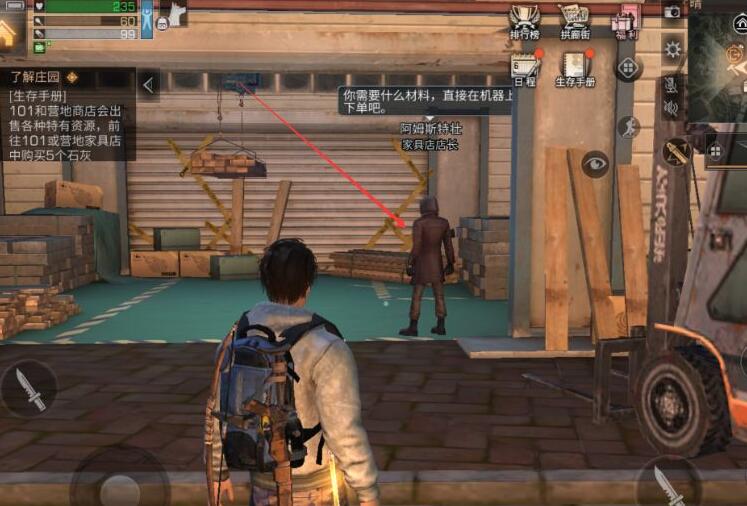
Task: Toggle the running sprint button
Action: coord(628,126)
